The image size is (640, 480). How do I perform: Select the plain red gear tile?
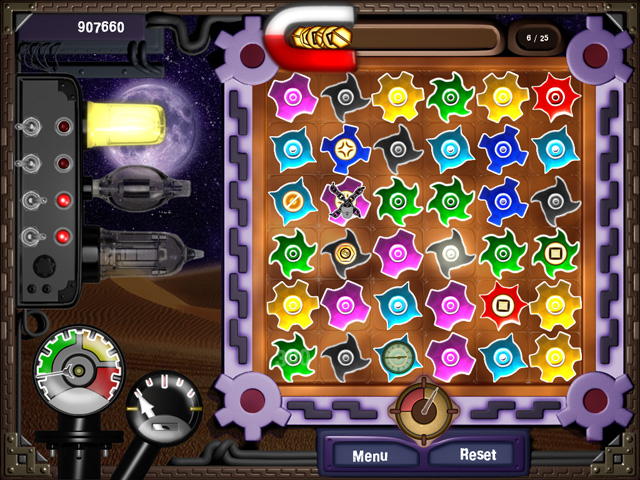tap(555, 97)
